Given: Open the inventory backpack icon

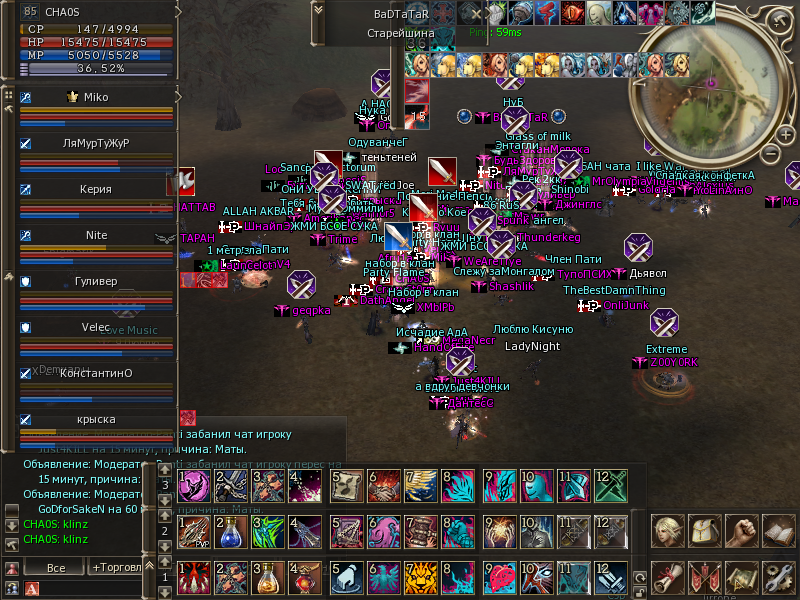Looking at the screenshot, I should (704, 531).
